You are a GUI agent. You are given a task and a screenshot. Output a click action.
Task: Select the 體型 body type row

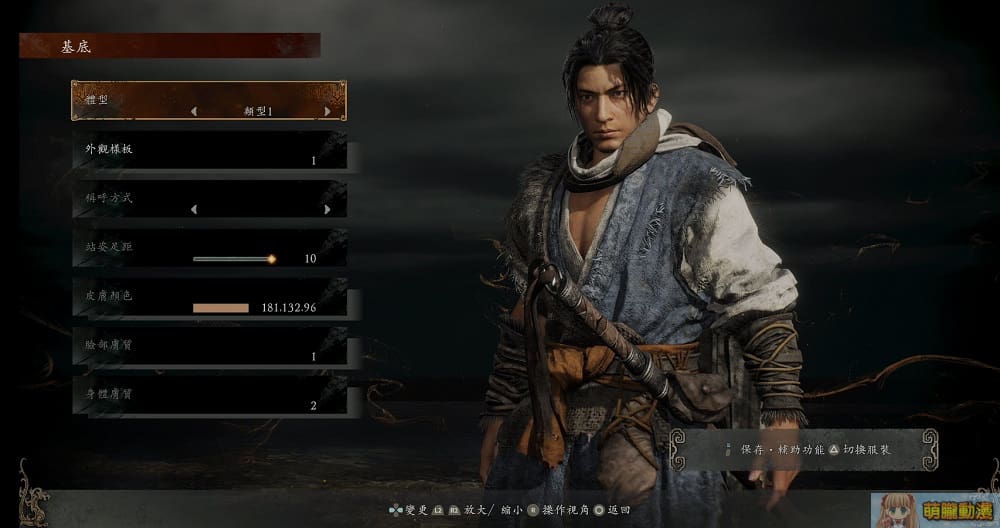209,101
